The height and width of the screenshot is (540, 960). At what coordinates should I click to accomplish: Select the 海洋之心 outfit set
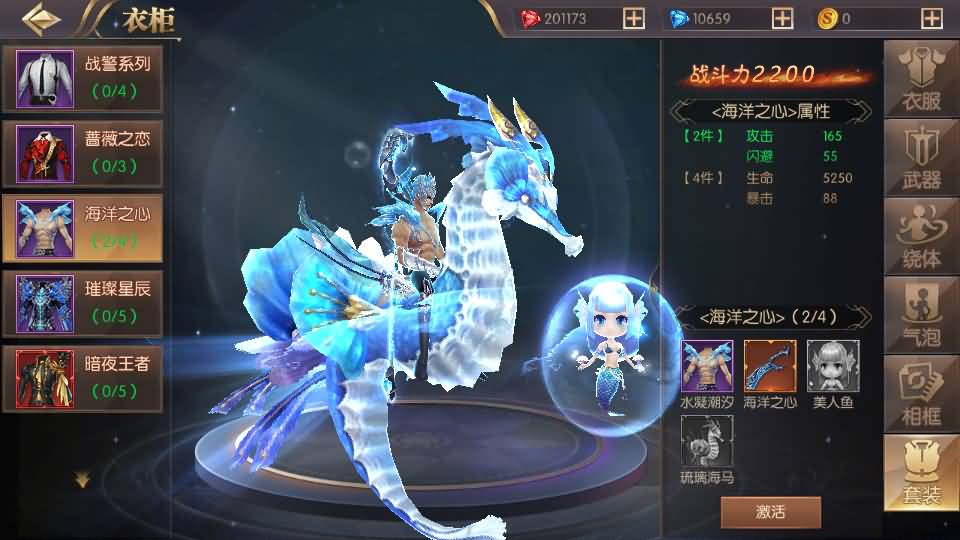click(83, 227)
